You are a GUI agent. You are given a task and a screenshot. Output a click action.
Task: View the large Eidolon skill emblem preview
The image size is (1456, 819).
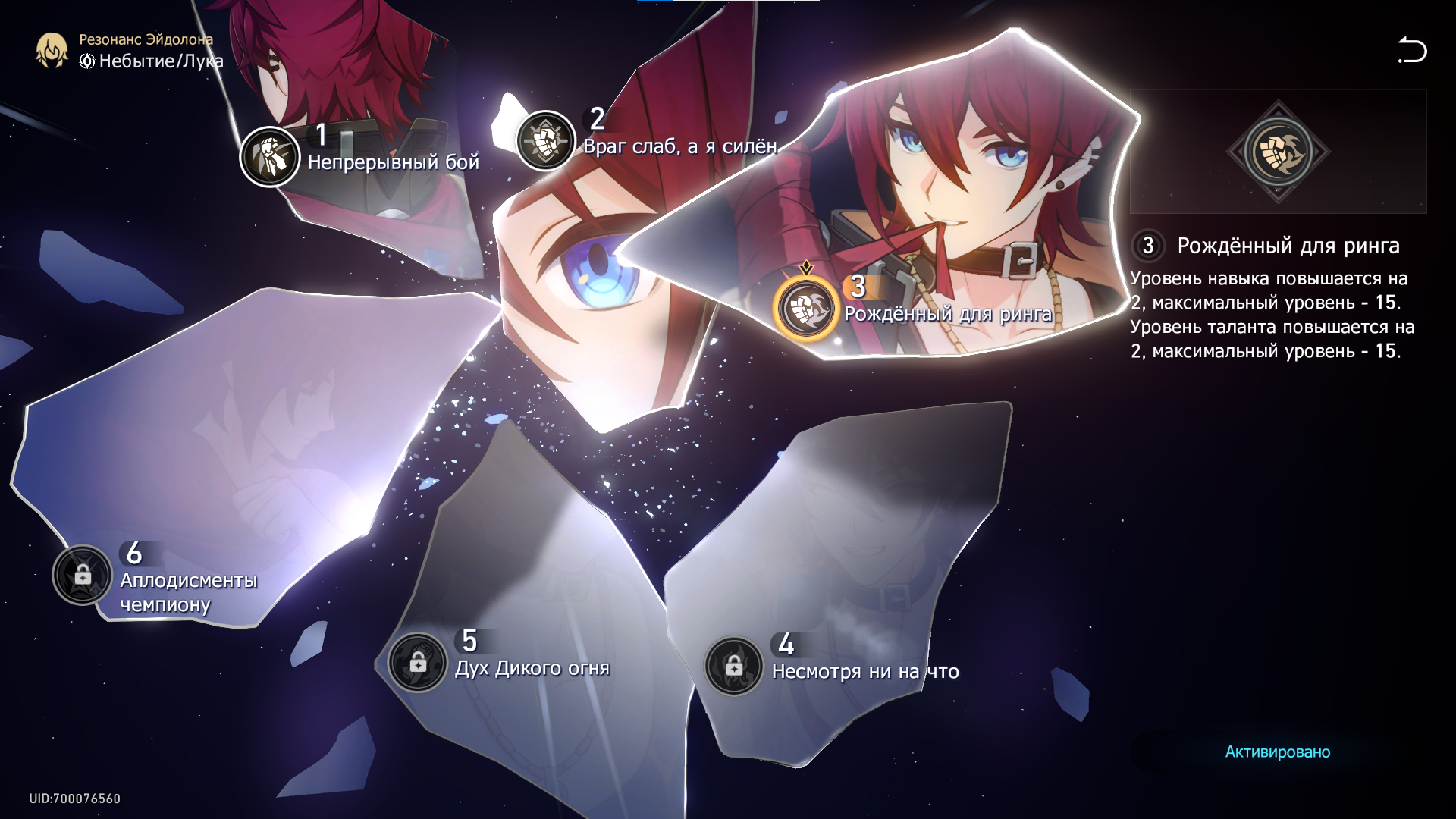click(x=1278, y=152)
